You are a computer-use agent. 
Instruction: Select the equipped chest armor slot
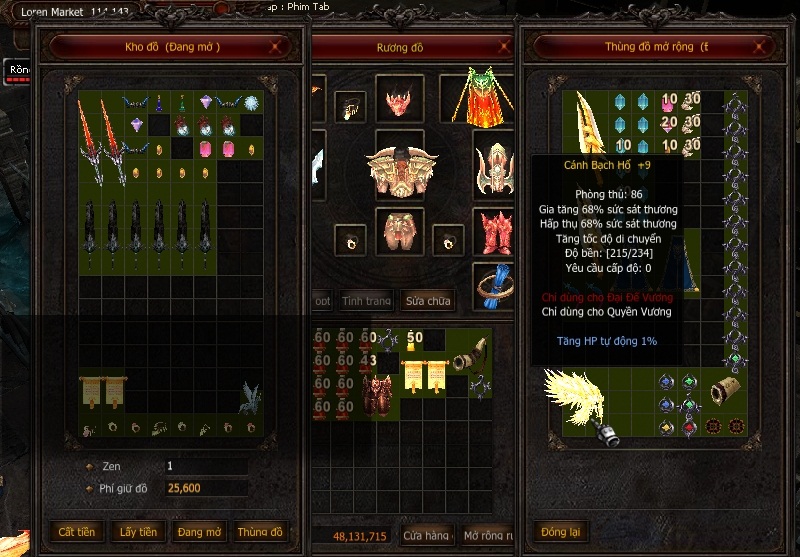click(x=399, y=169)
